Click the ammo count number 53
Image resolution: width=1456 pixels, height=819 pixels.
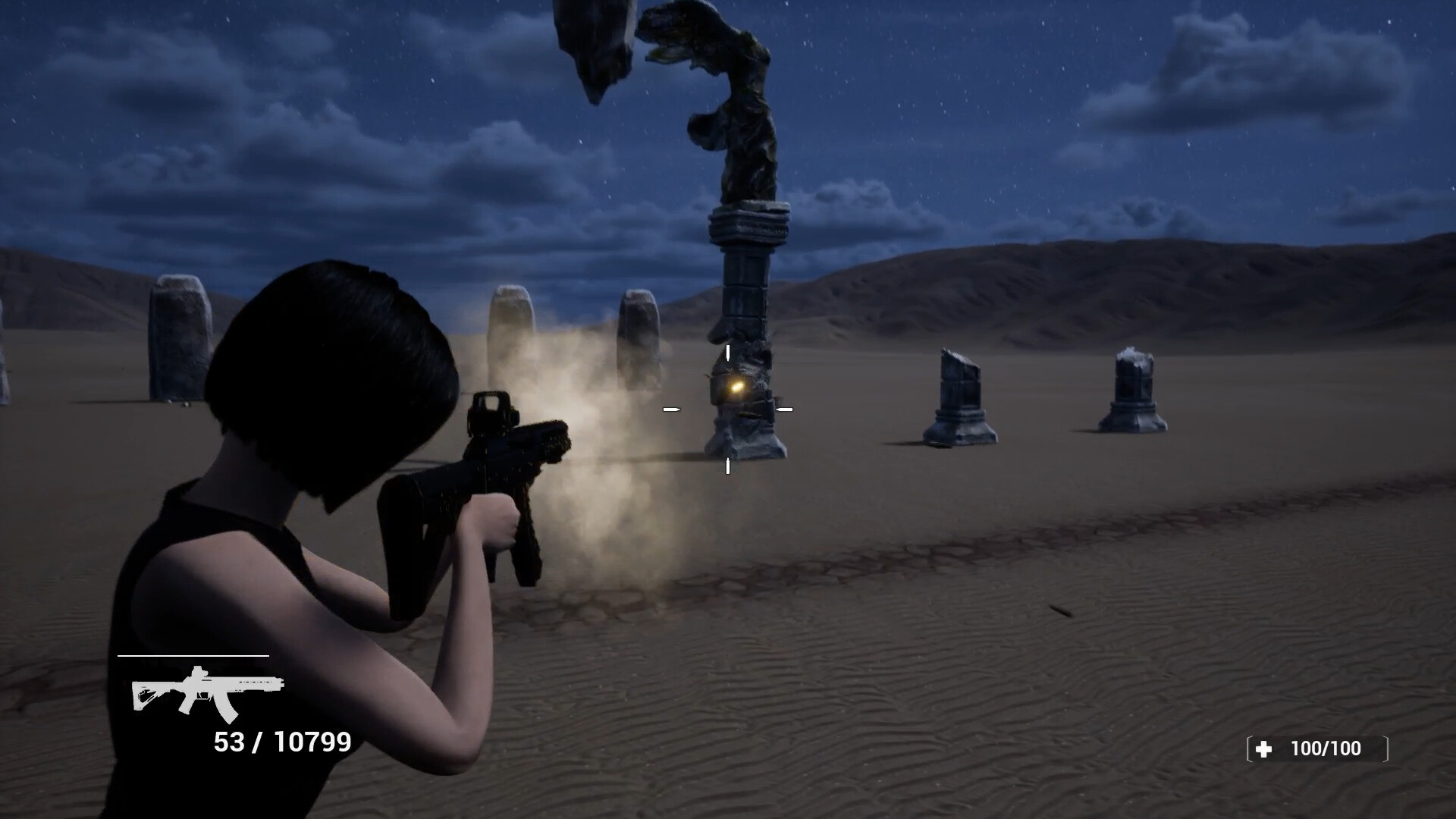coord(231,739)
